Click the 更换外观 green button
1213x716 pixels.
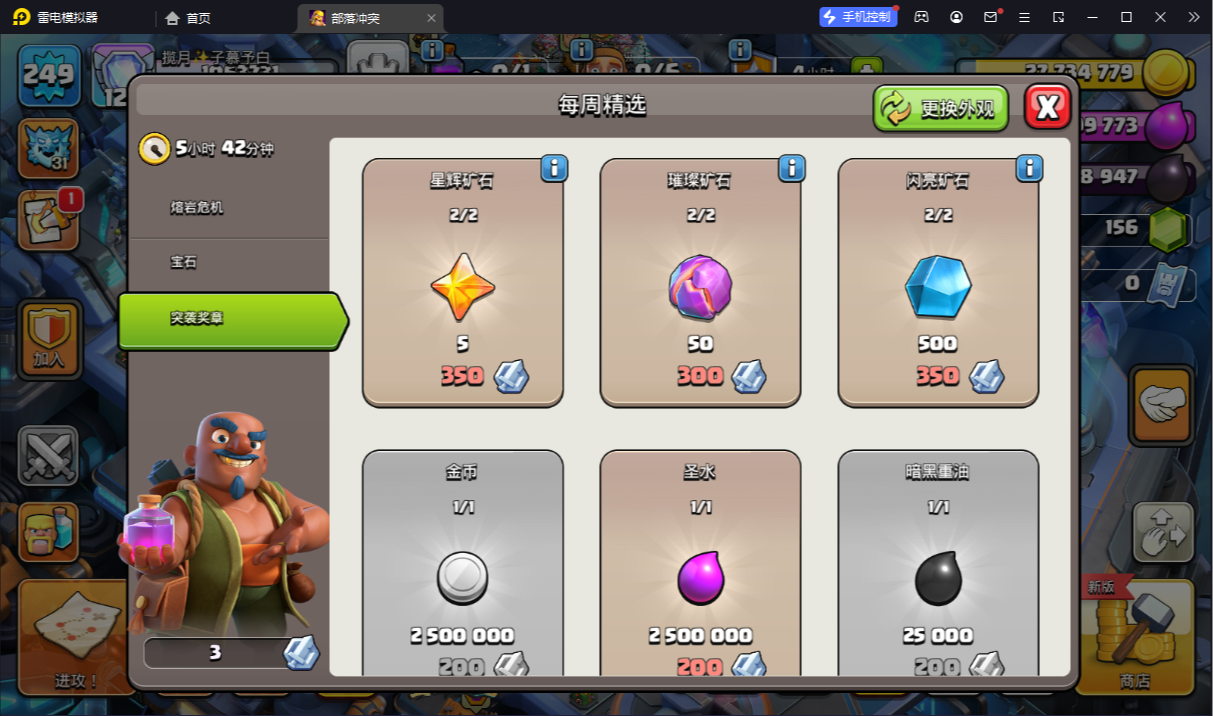click(x=940, y=108)
